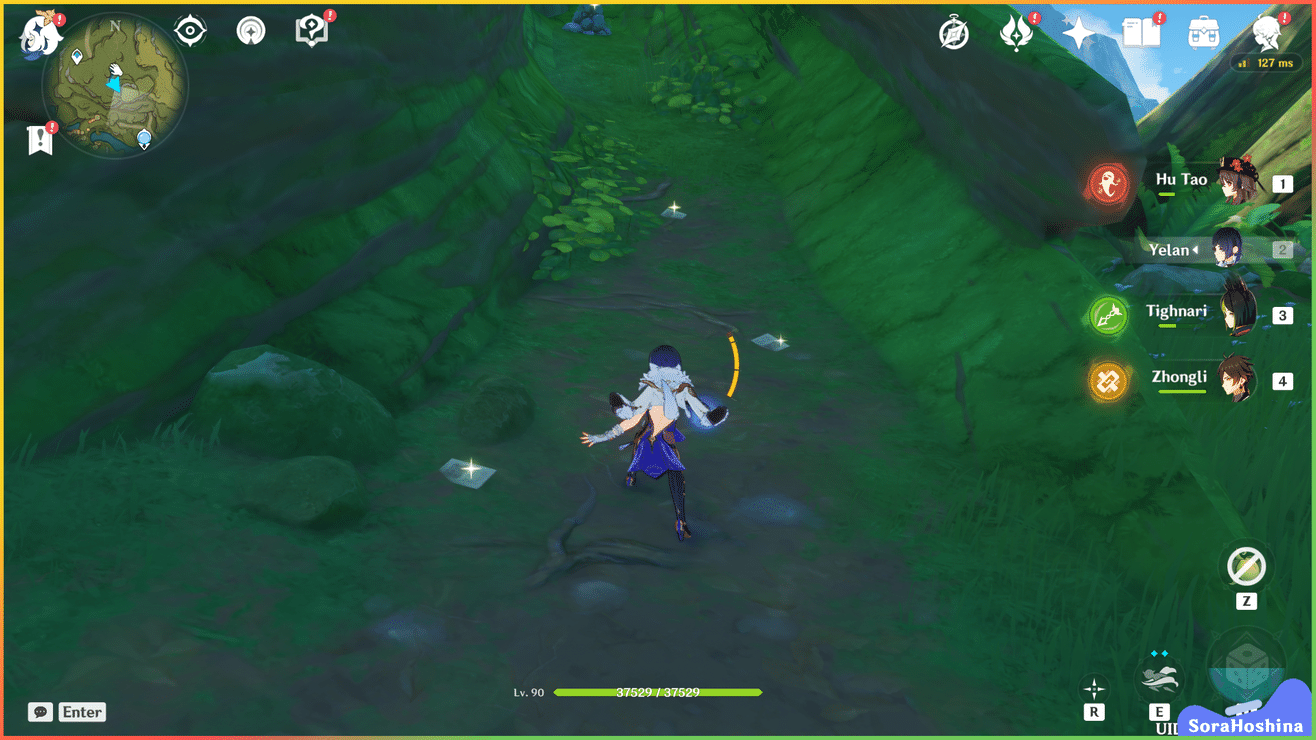Viewport: 1316px width, 740px height.
Task: Open chat via the speech bubble
Action: pyautogui.click(x=39, y=712)
